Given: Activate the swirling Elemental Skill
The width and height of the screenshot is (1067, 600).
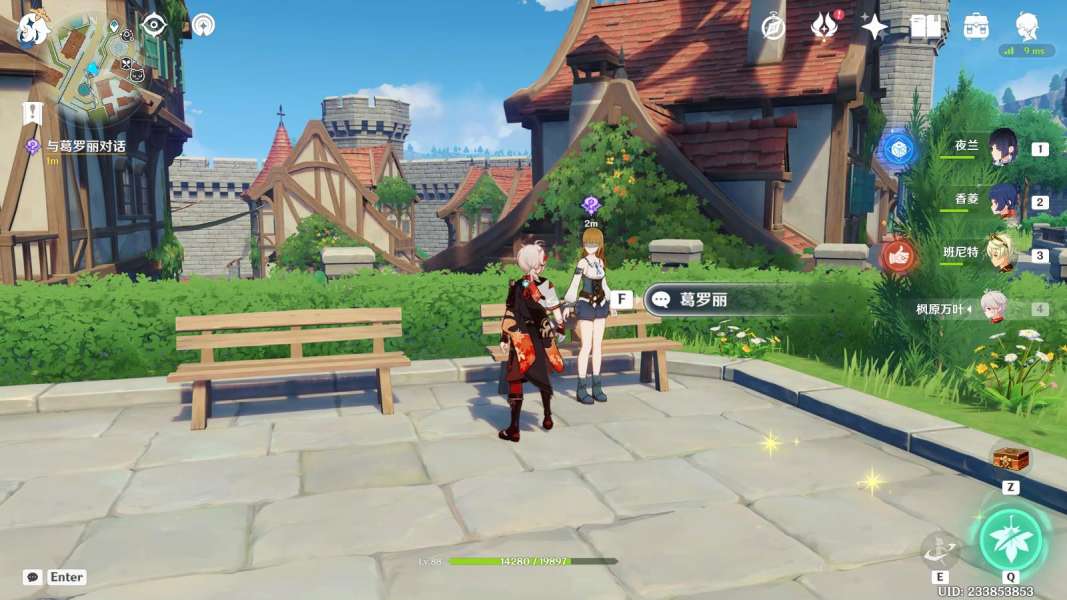Looking at the screenshot, I should [940, 549].
